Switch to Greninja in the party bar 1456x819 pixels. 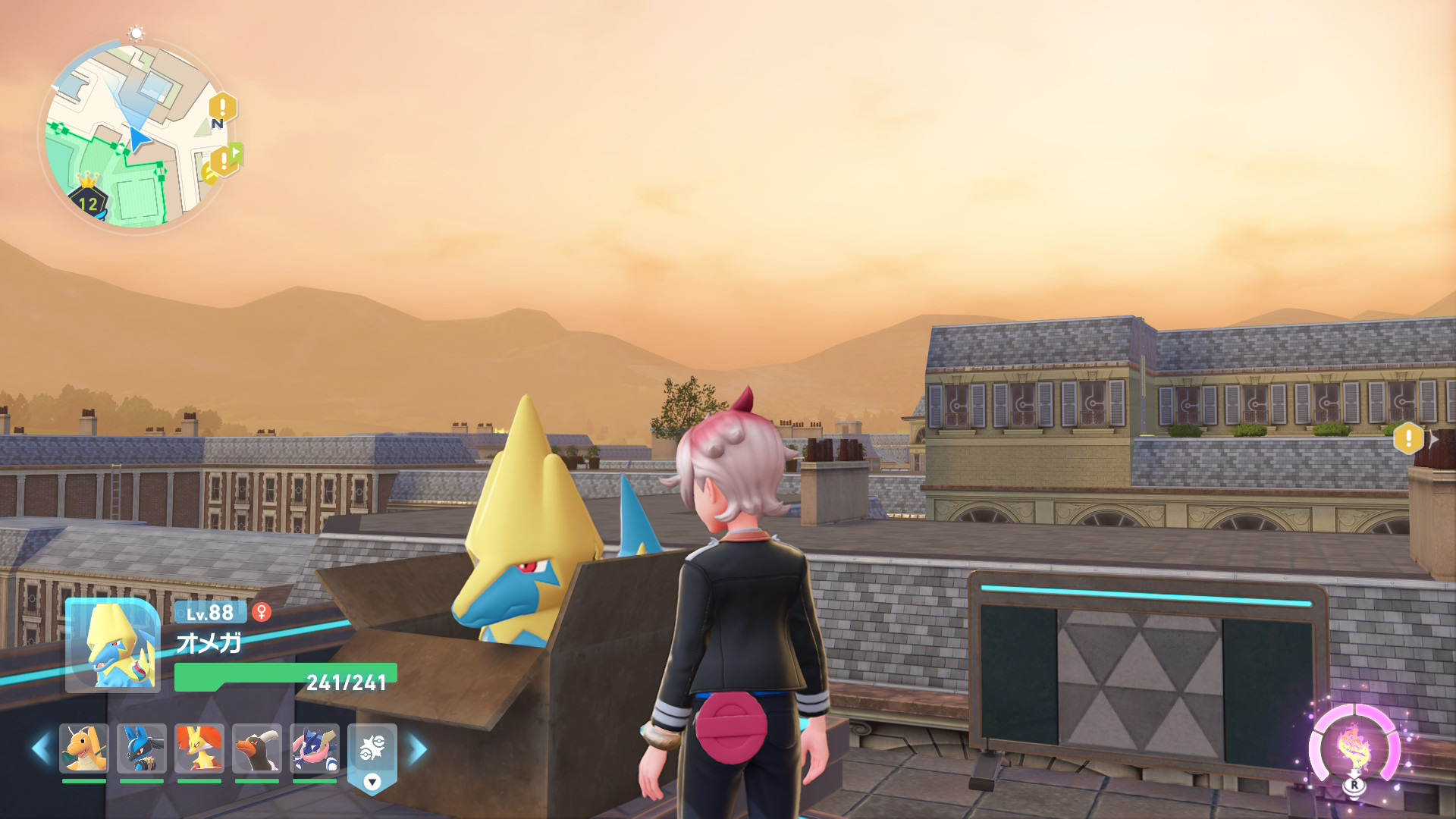point(315,748)
